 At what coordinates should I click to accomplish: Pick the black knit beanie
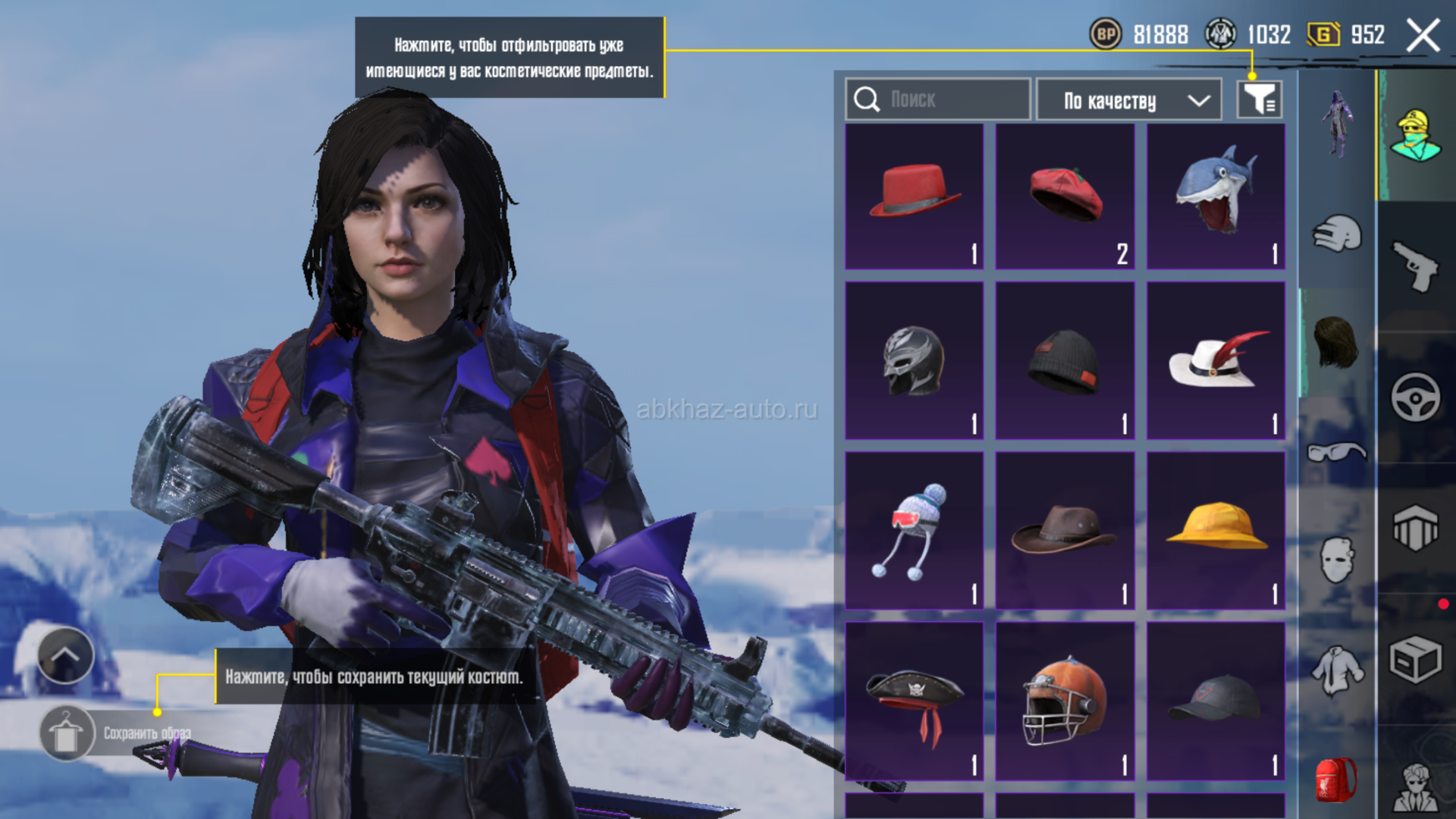point(1065,361)
